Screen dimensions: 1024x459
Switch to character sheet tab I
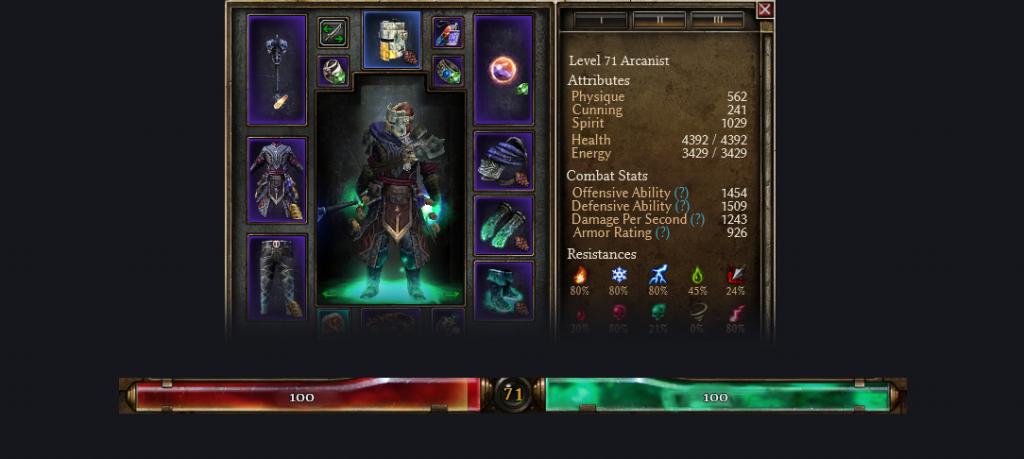coord(600,20)
